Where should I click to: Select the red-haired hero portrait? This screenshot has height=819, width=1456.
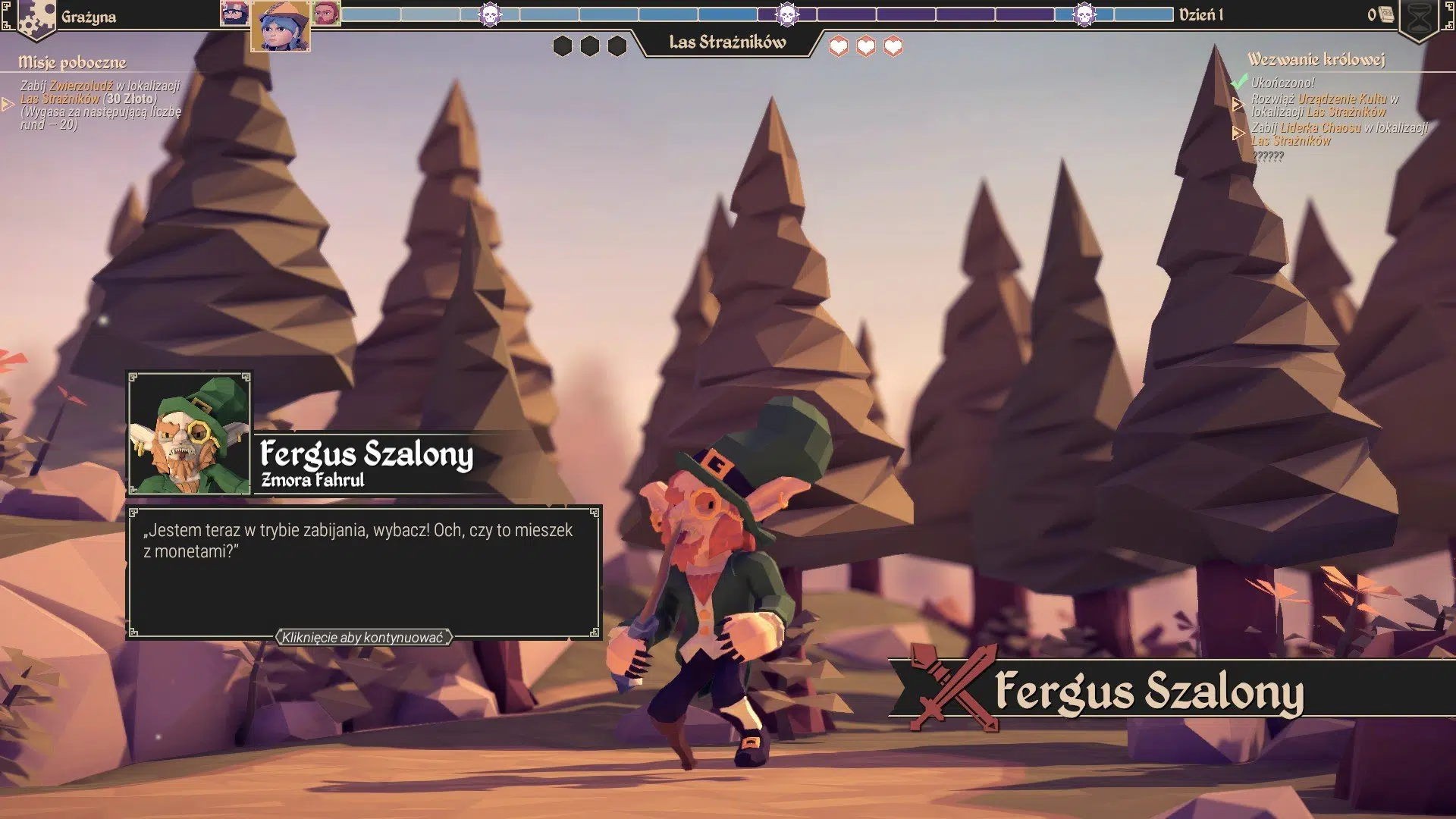(x=326, y=13)
